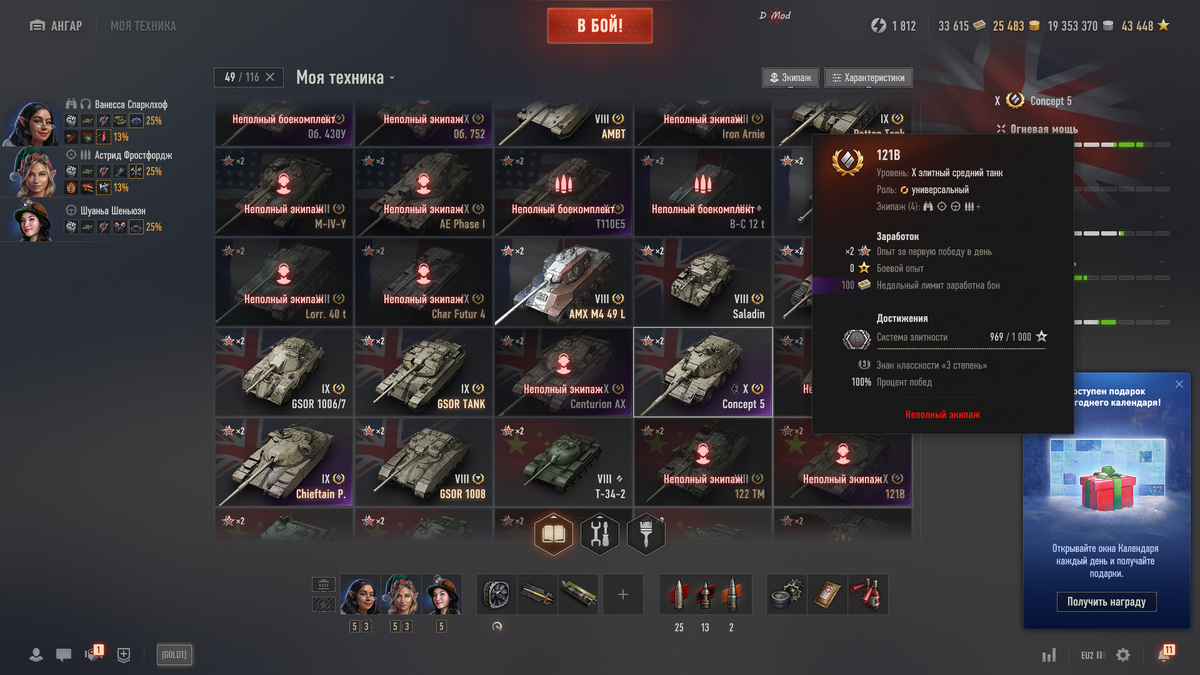Start a battle with the В БОЙ! button
Viewport: 1200px width, 675px height.
point(599,26)
